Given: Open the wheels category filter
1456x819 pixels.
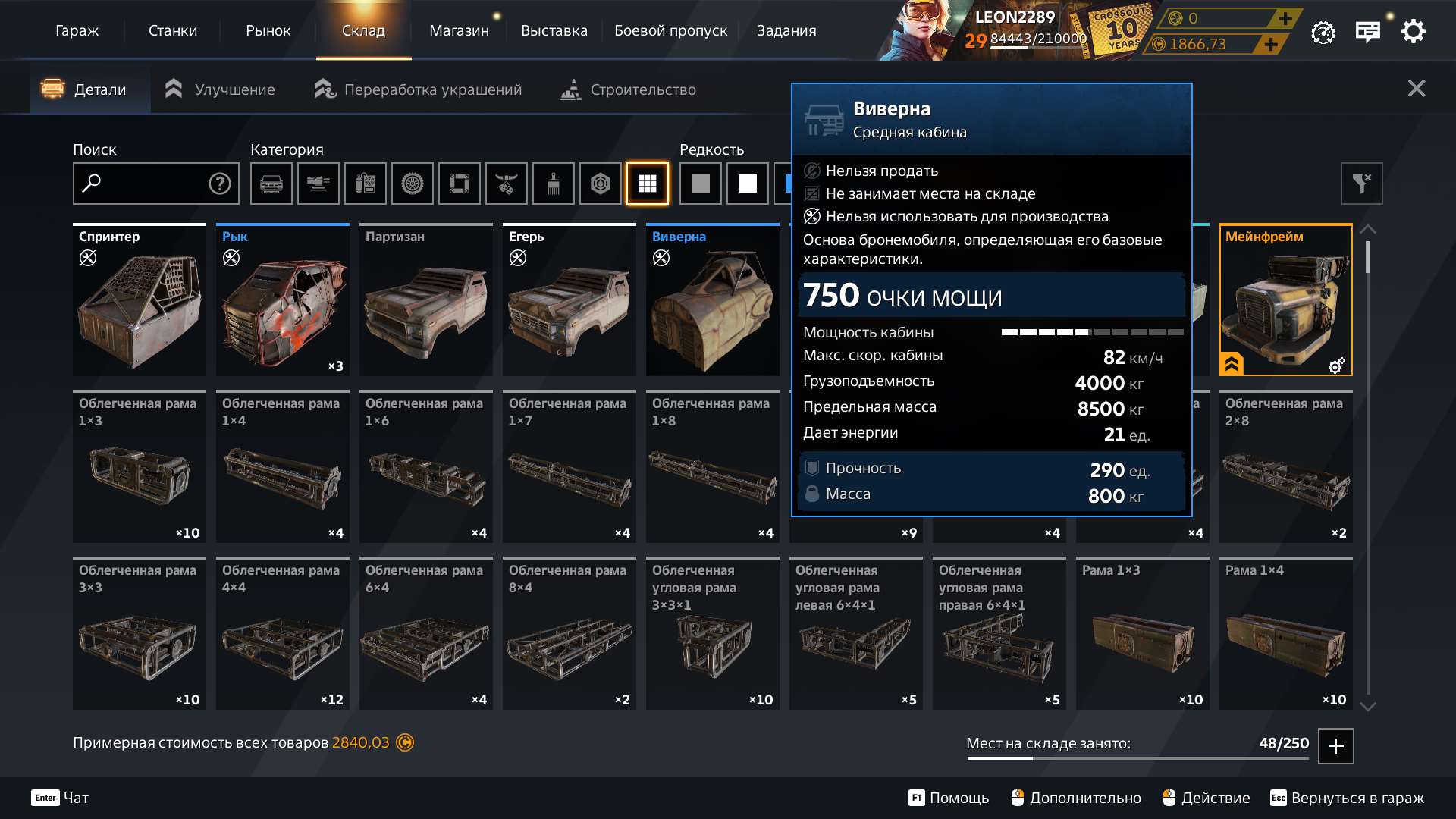Looking at the screenshot, I should tap(413, 184).
